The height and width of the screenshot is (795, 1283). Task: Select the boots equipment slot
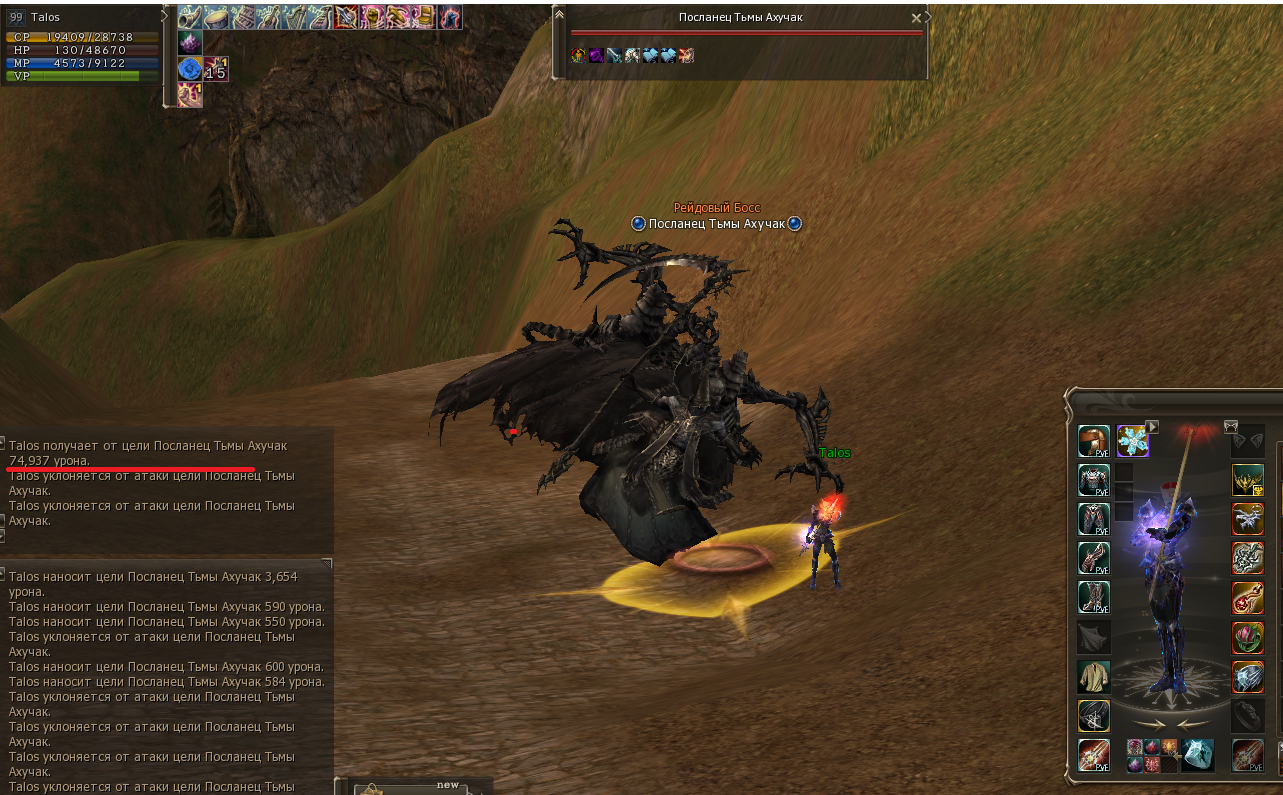pyautogui.click(x=1093, y=597)
